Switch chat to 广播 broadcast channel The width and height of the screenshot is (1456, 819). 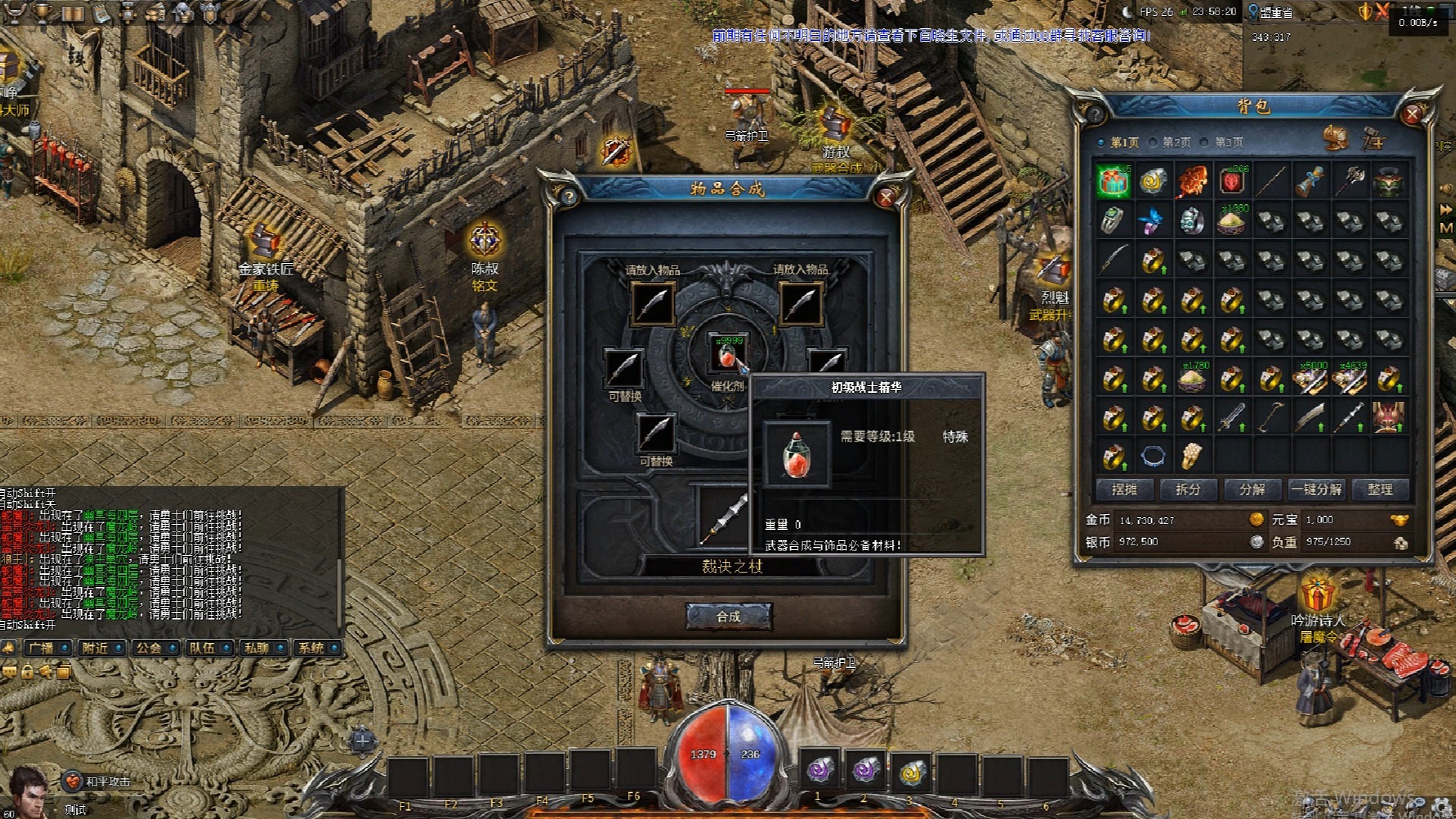coord(47,648)
